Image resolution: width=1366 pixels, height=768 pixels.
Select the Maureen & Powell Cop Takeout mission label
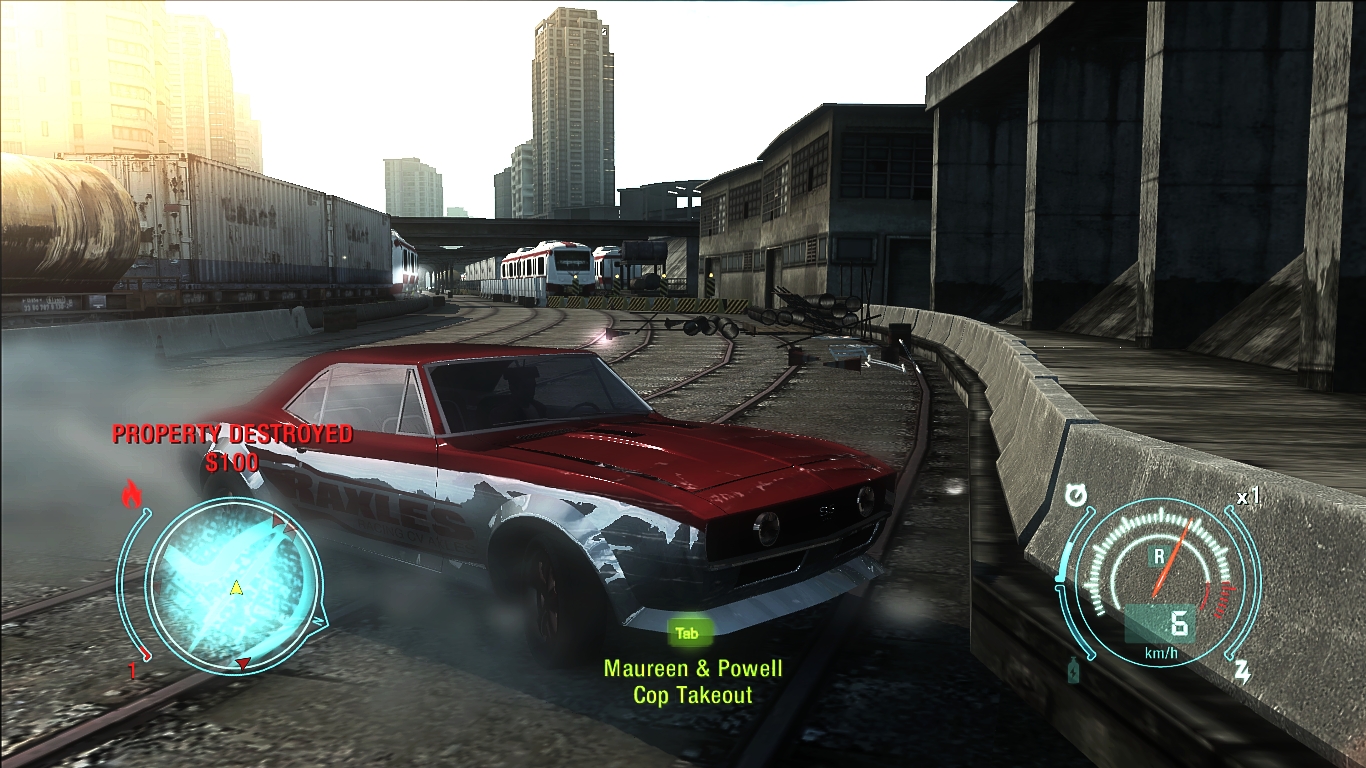point(693,681)
